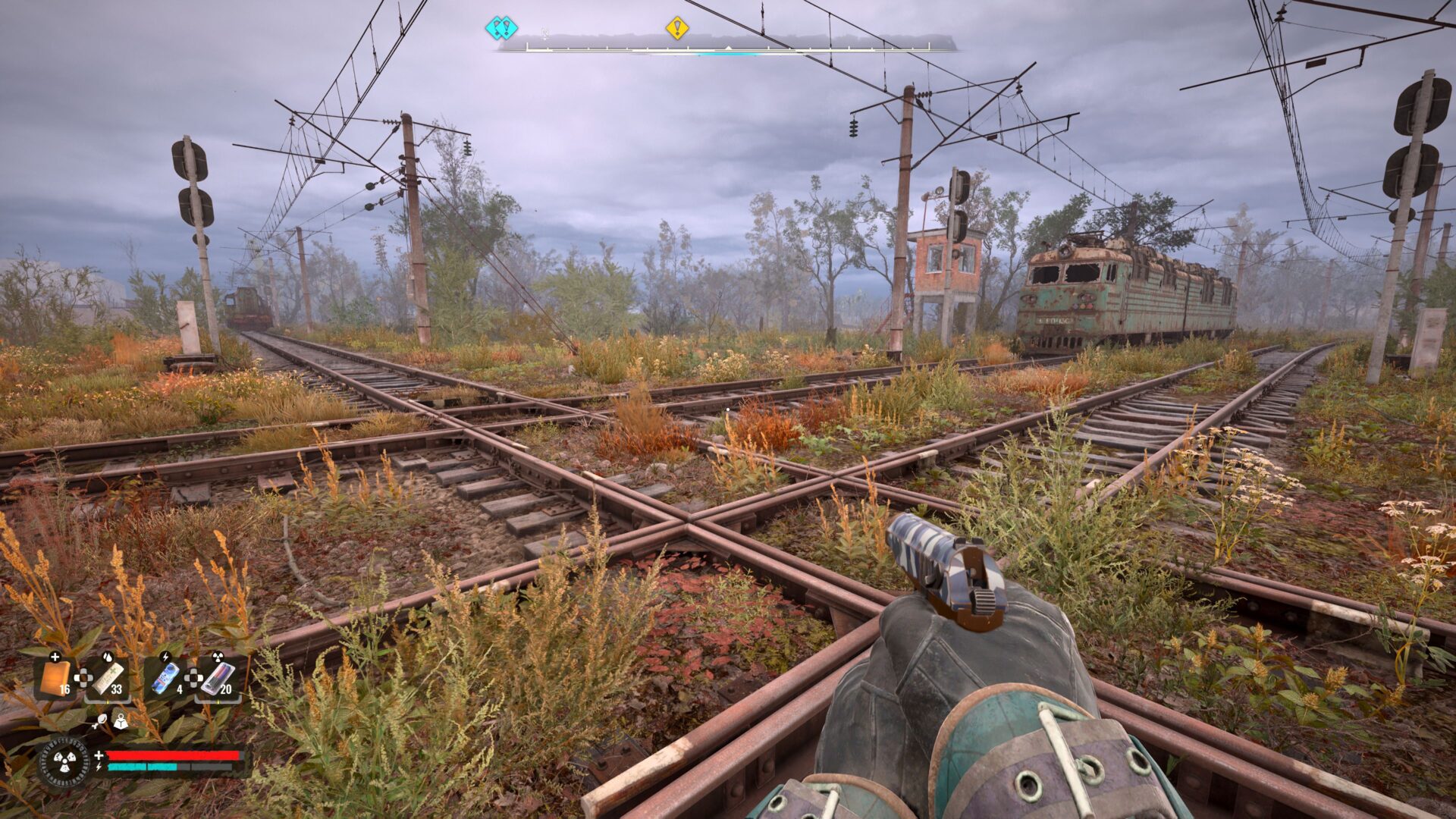
Task: Select the energy drink quick slot
Action: pos(167,678)
